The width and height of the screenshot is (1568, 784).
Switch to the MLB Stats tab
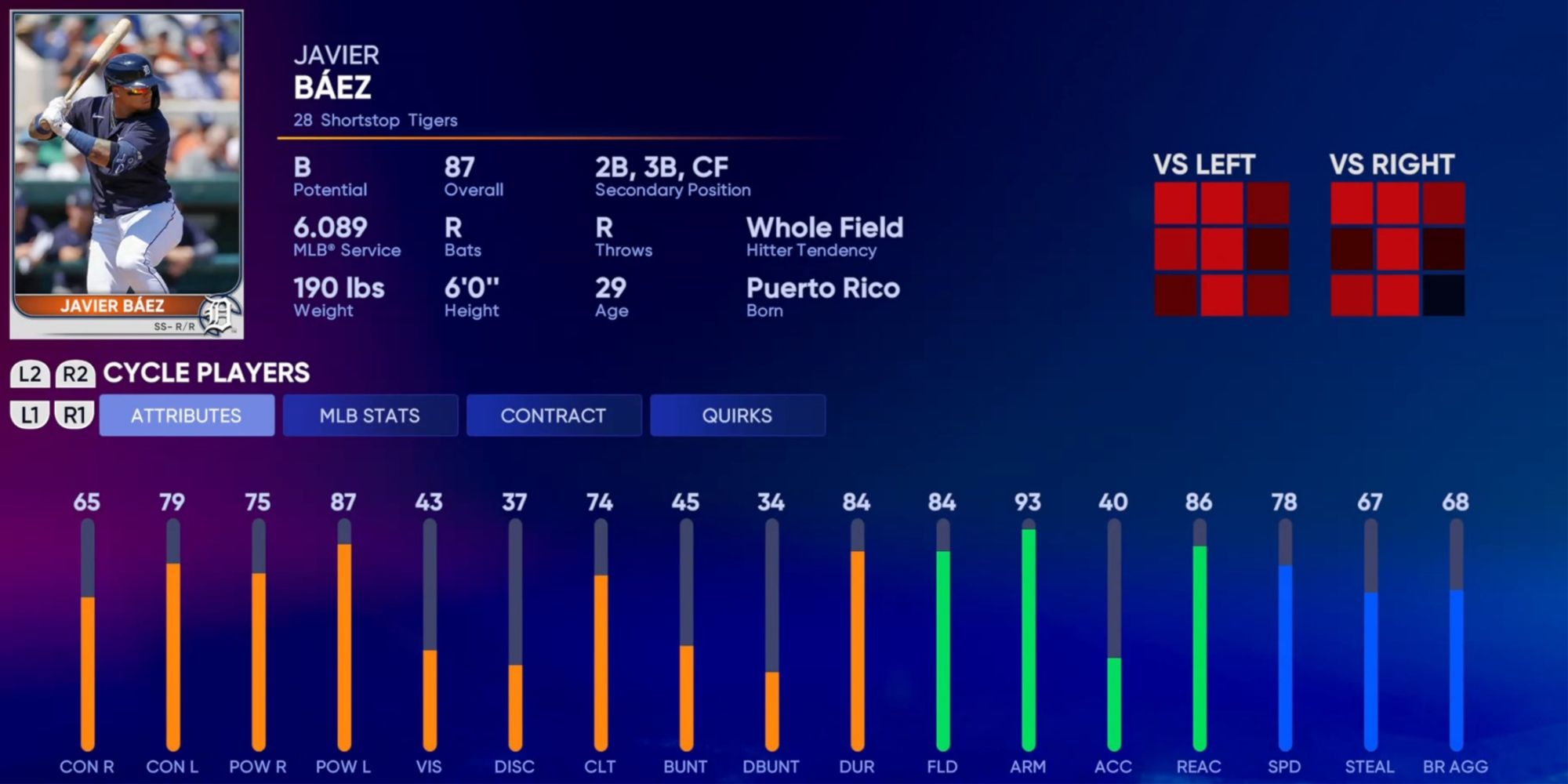click(370, 416)
